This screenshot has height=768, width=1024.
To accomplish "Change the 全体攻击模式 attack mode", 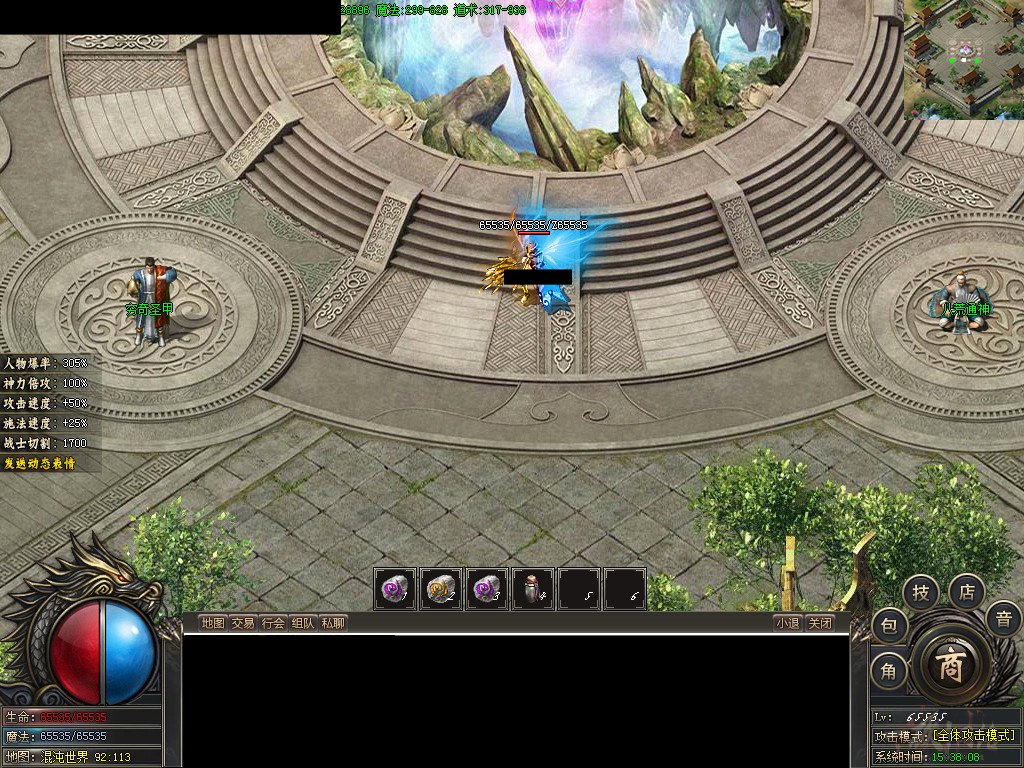I will tap(973, 736).
